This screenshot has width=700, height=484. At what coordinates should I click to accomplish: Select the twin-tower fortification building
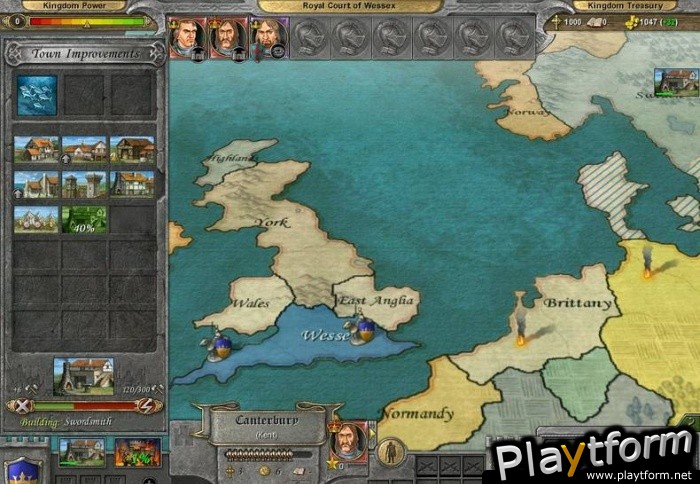click(85, 184)
